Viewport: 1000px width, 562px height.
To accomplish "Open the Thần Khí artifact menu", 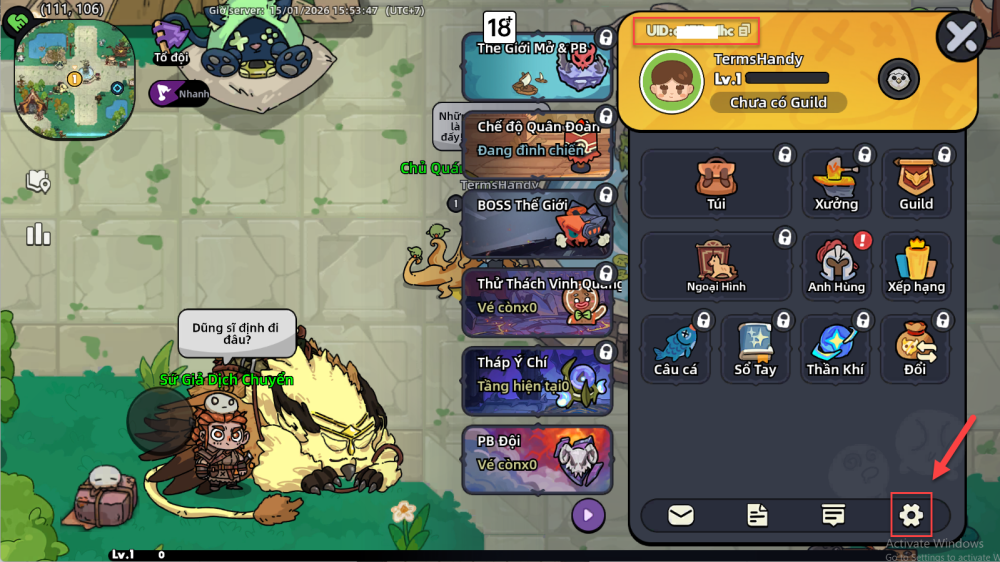I will [x=836, y=348].
